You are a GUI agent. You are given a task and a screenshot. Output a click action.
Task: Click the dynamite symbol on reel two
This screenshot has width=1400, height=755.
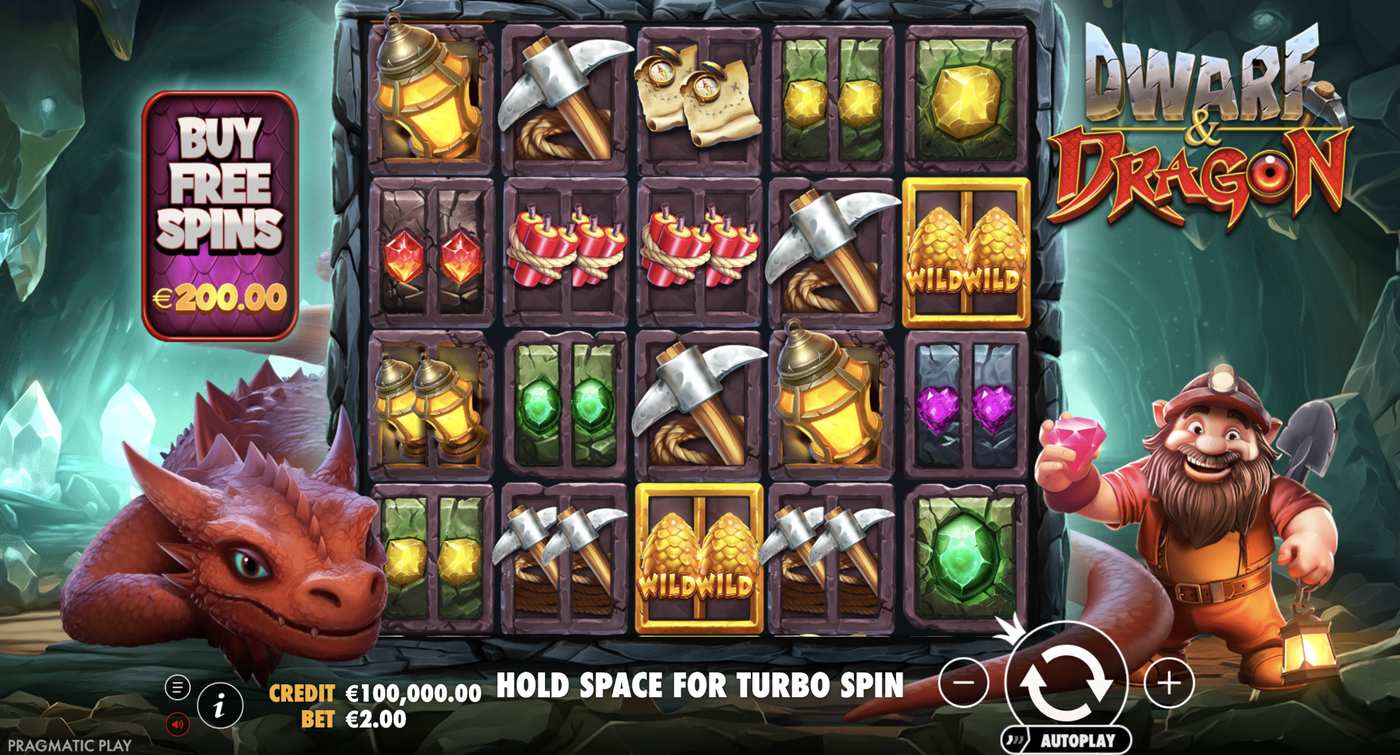565,250
